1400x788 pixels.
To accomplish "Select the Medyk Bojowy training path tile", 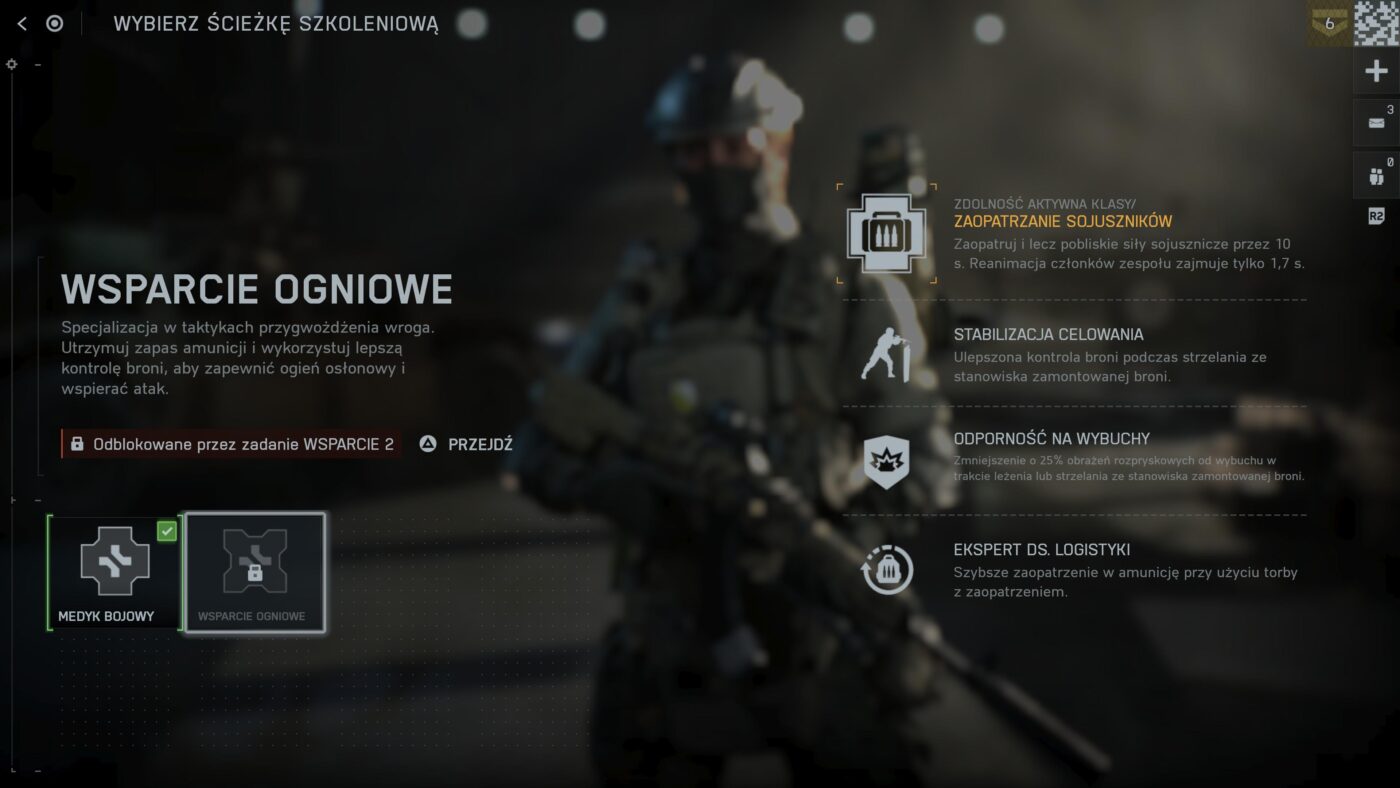I will click(114, 573).
